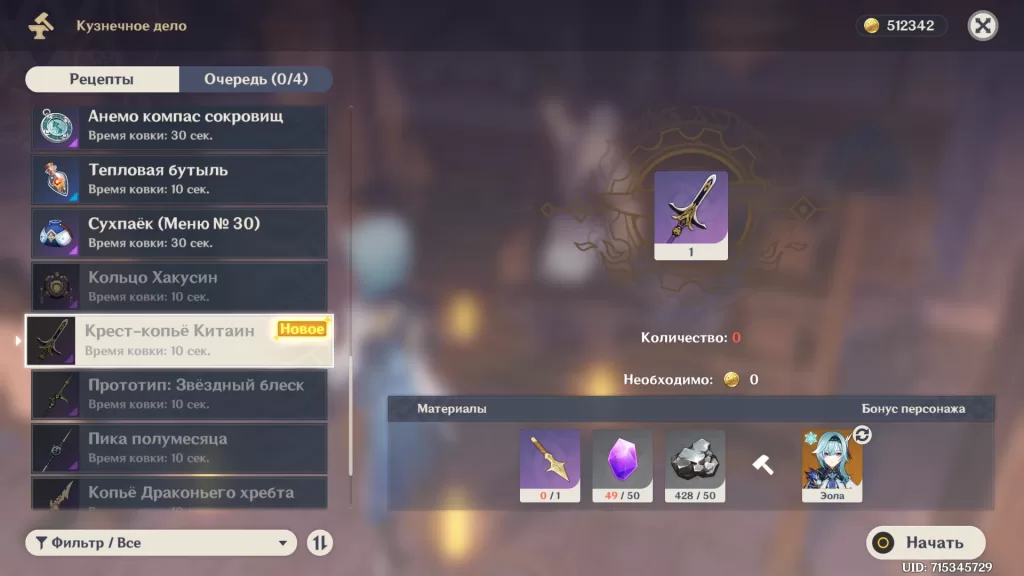Swap the bonus character Эола
1024x576 pixels.
[861, 436]
